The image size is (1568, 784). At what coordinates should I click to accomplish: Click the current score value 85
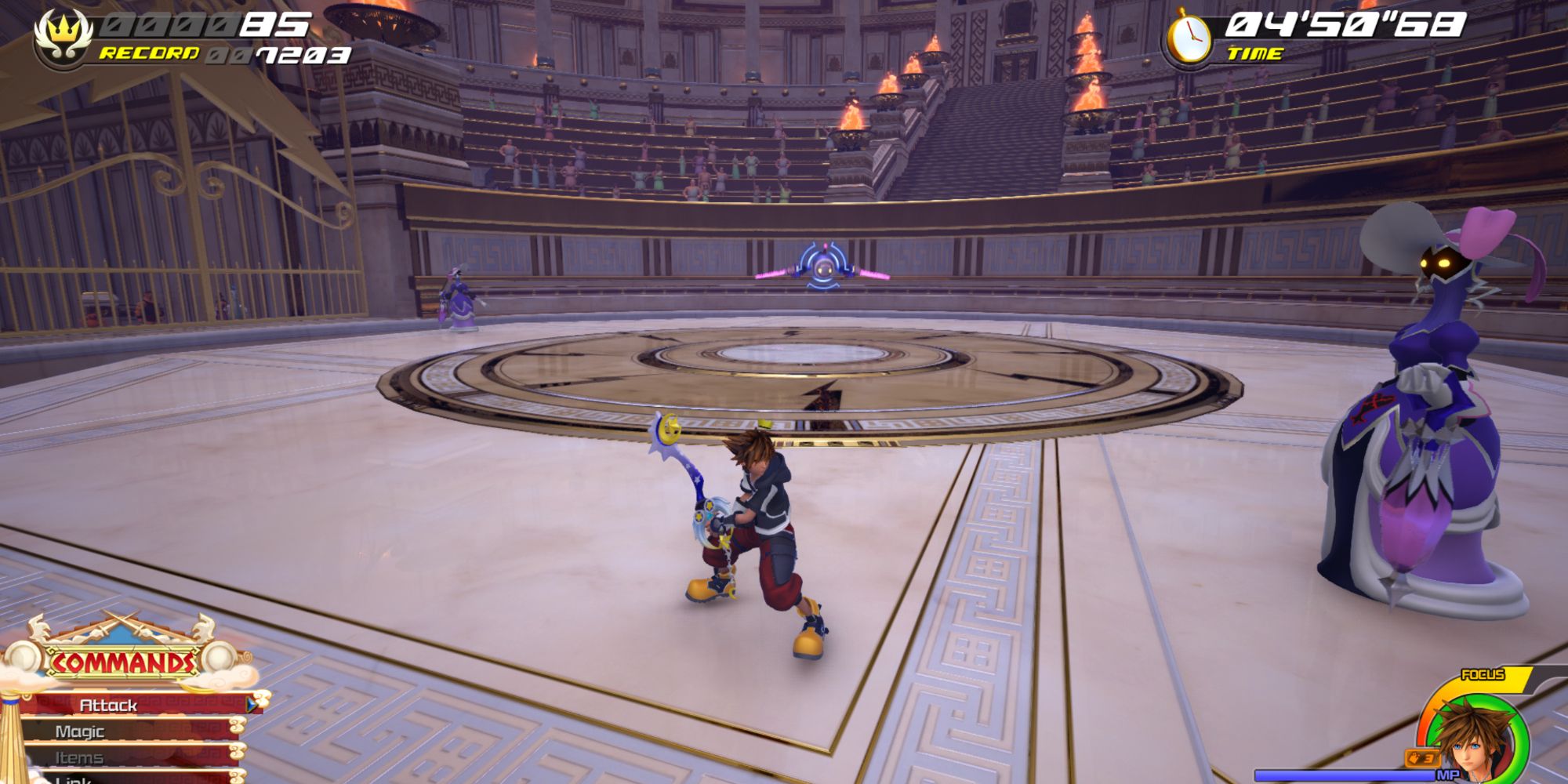click(x=280, y=25)
